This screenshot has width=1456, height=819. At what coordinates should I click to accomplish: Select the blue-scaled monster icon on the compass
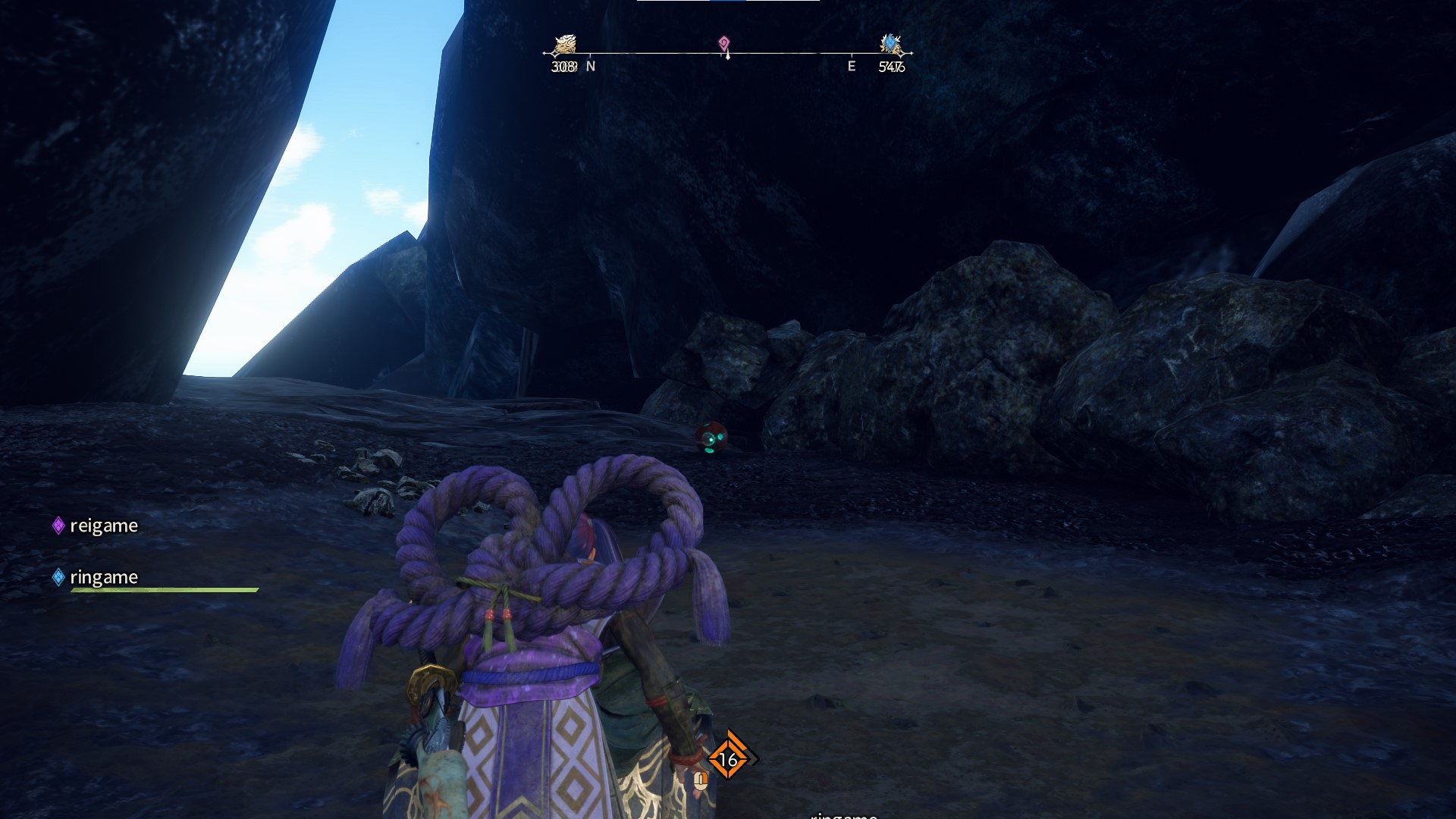(890, 44)
